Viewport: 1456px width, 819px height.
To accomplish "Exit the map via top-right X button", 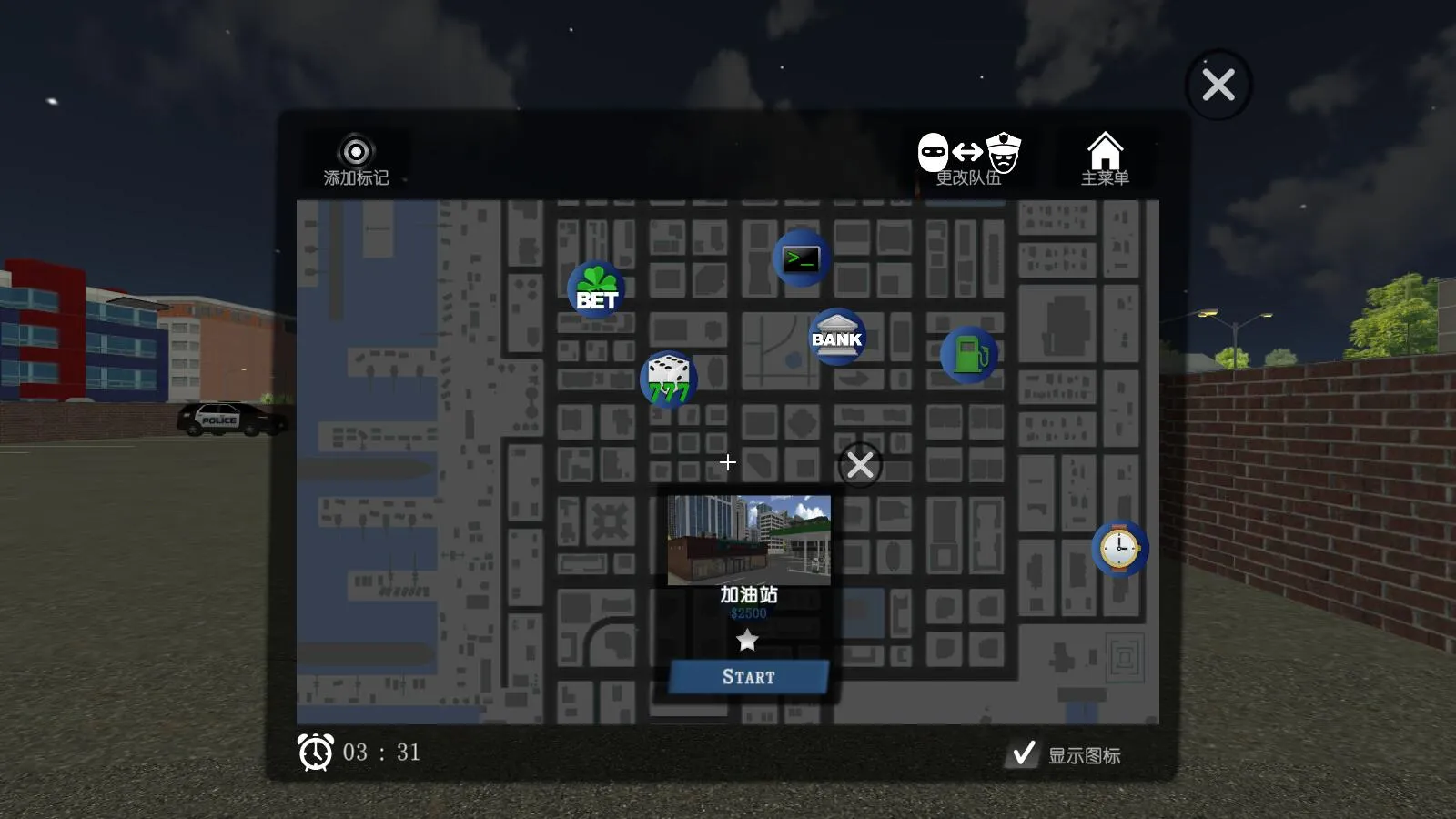I will point(1218,84).
